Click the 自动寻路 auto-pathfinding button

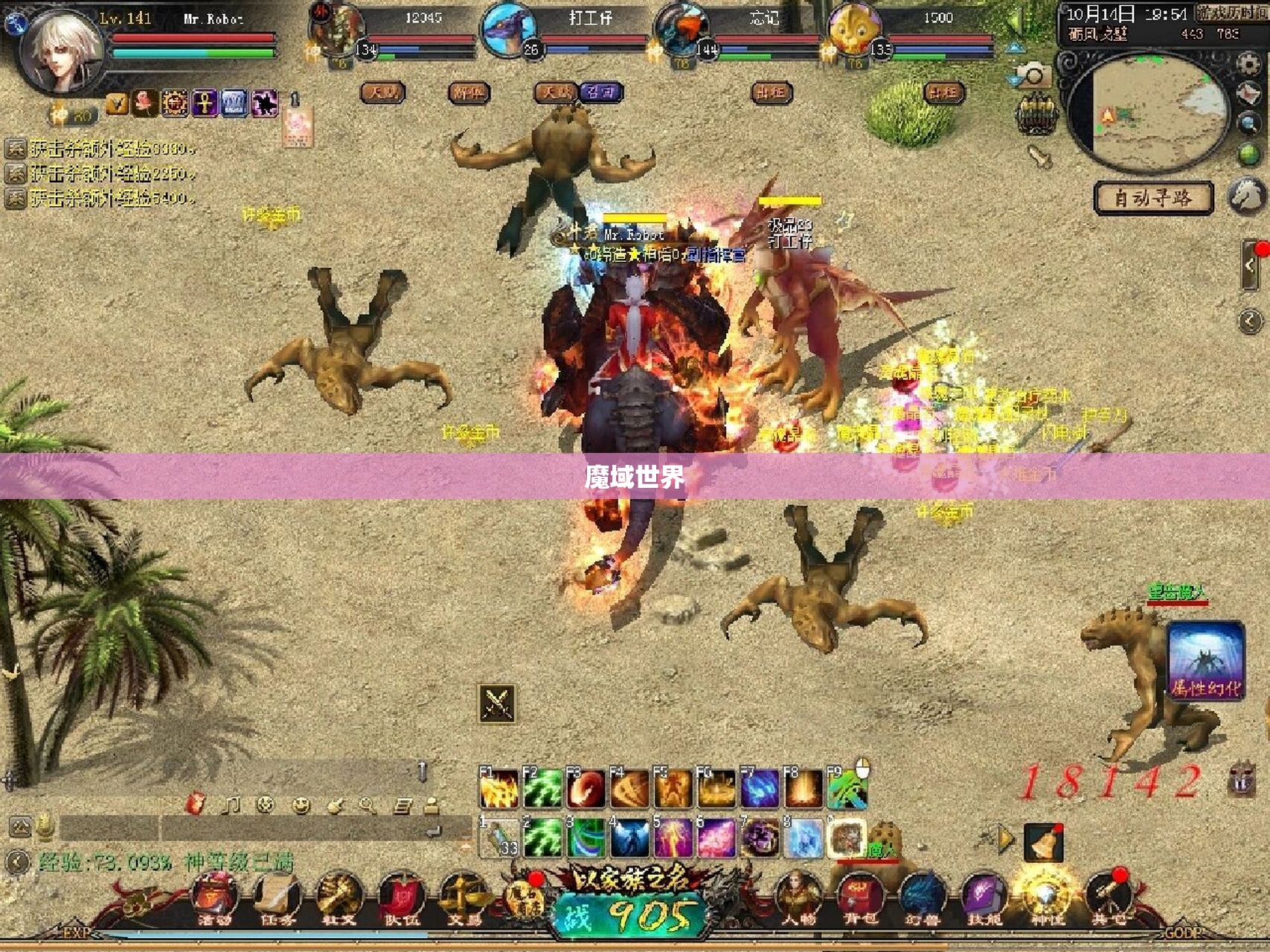pos(1154,196)
